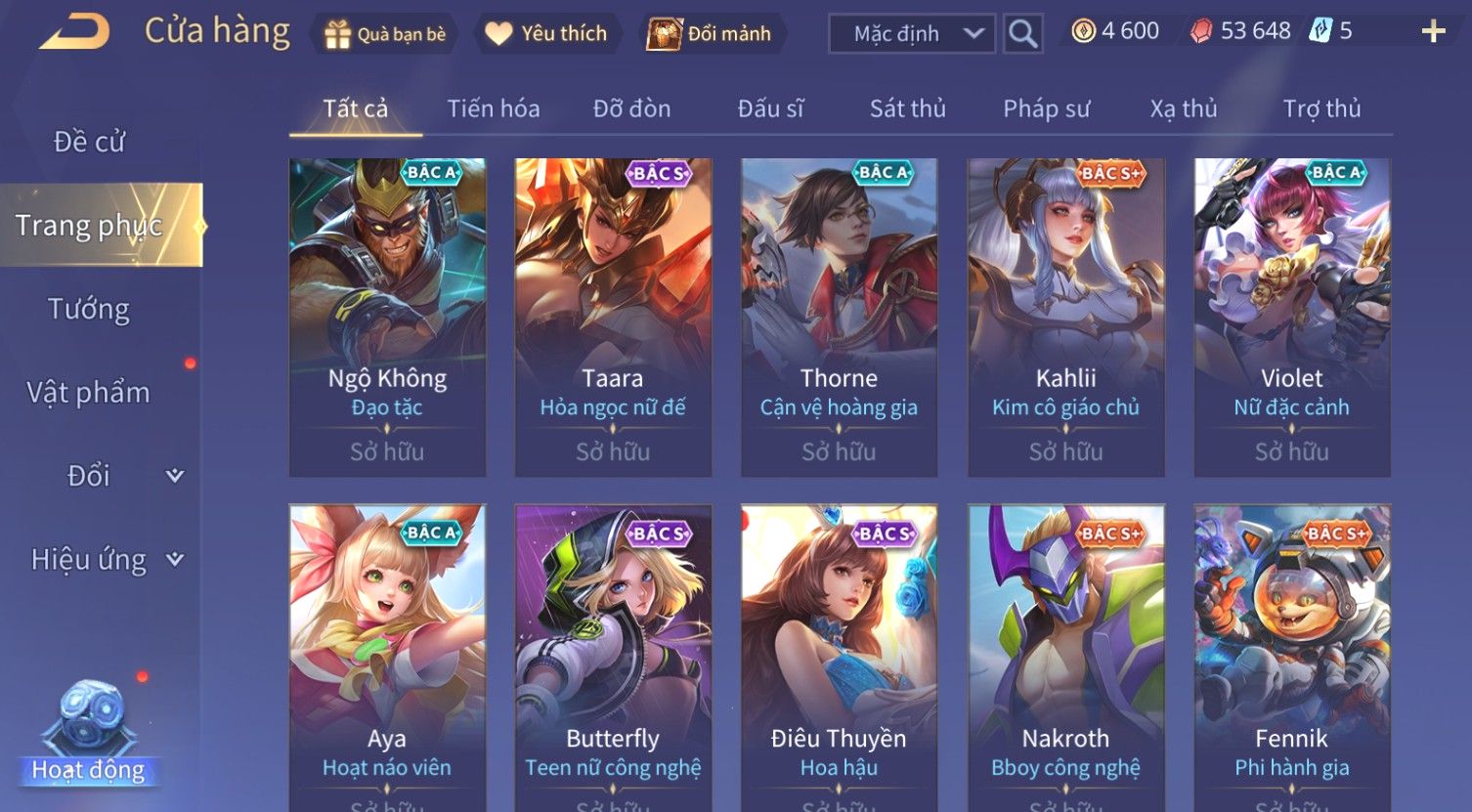Click the magnifying glass search button
The width and height of the screenshot is (1472, 812).
click(1022, 34)
